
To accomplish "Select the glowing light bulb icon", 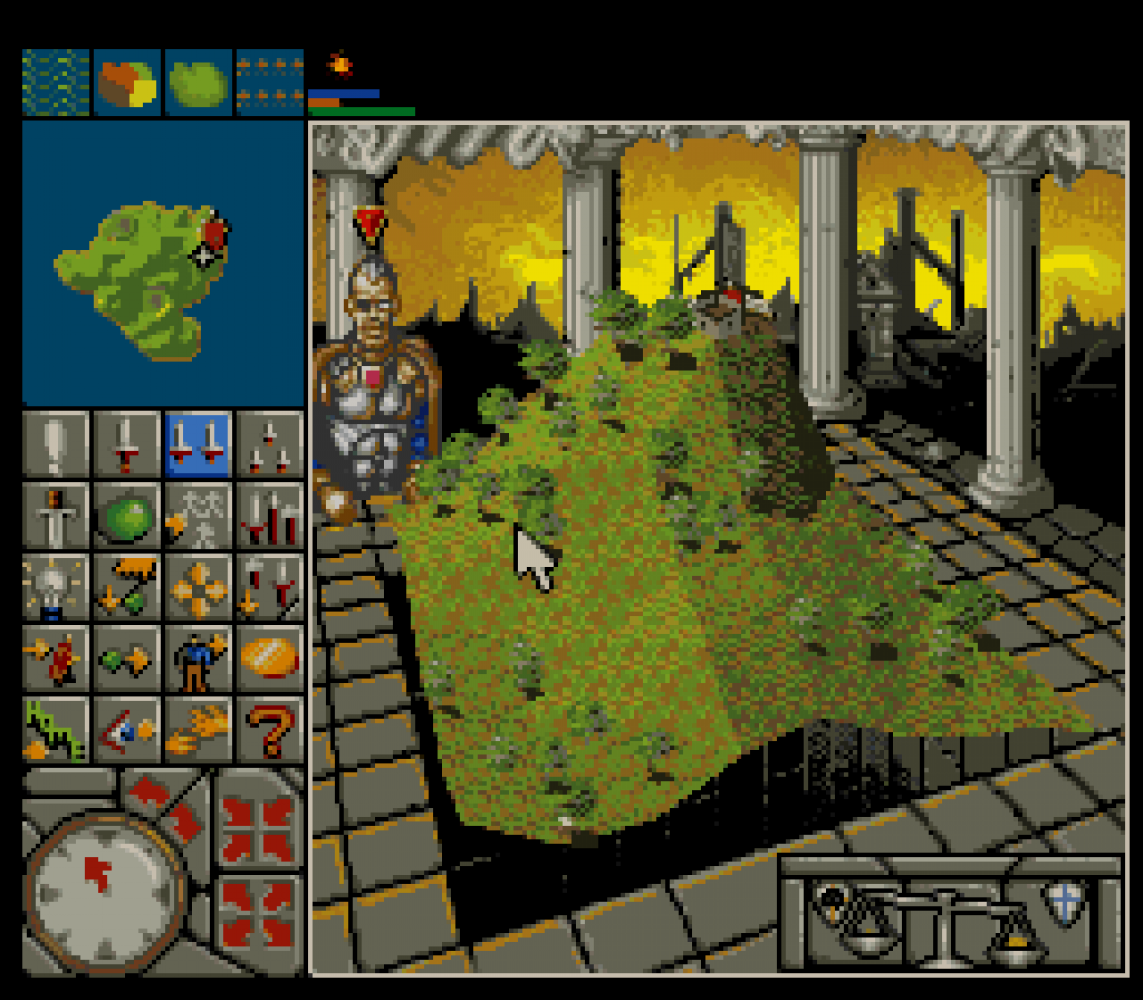I will [x=56, y=586].
